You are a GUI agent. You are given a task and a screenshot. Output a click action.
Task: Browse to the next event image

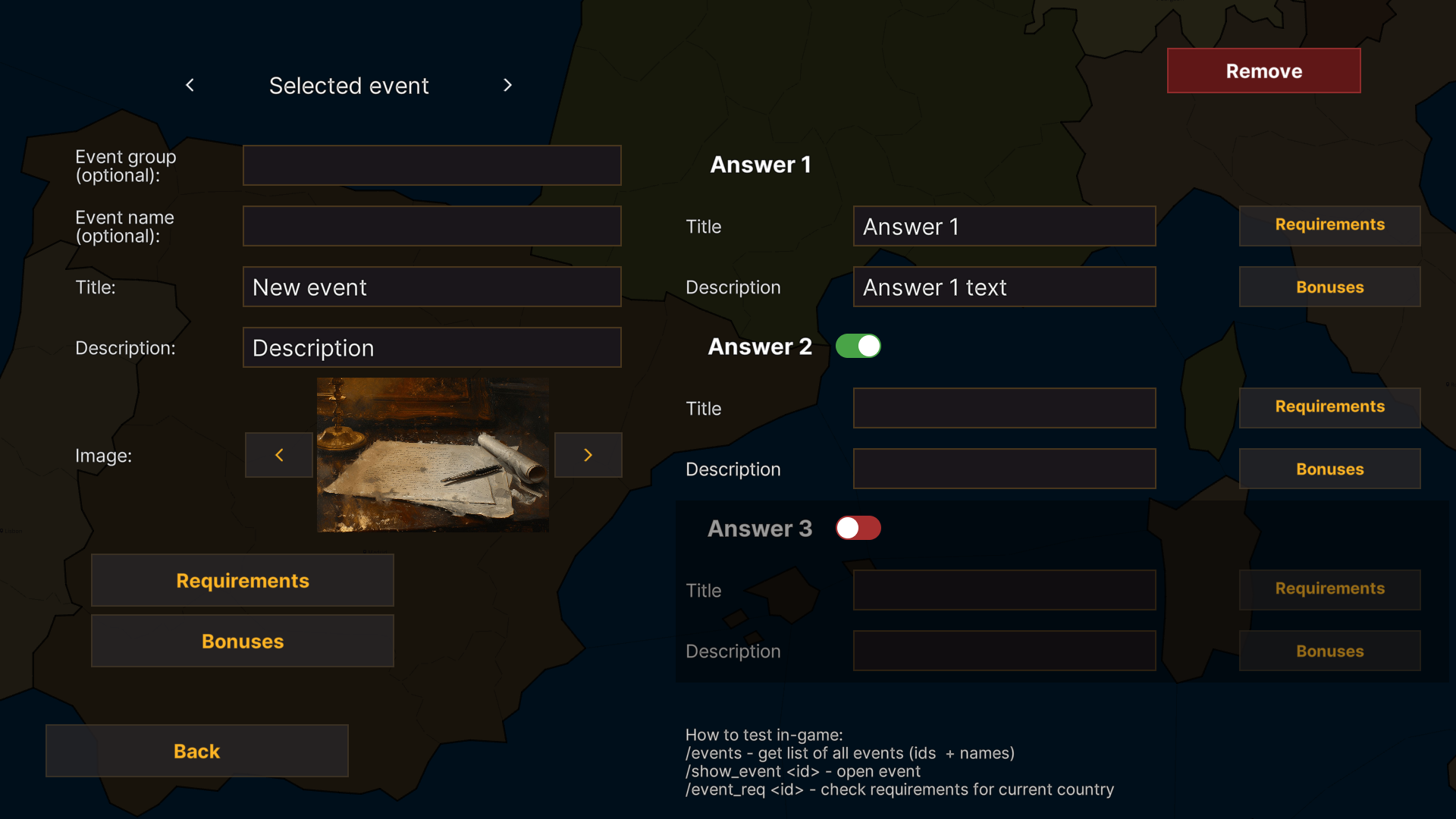point(588,455)
